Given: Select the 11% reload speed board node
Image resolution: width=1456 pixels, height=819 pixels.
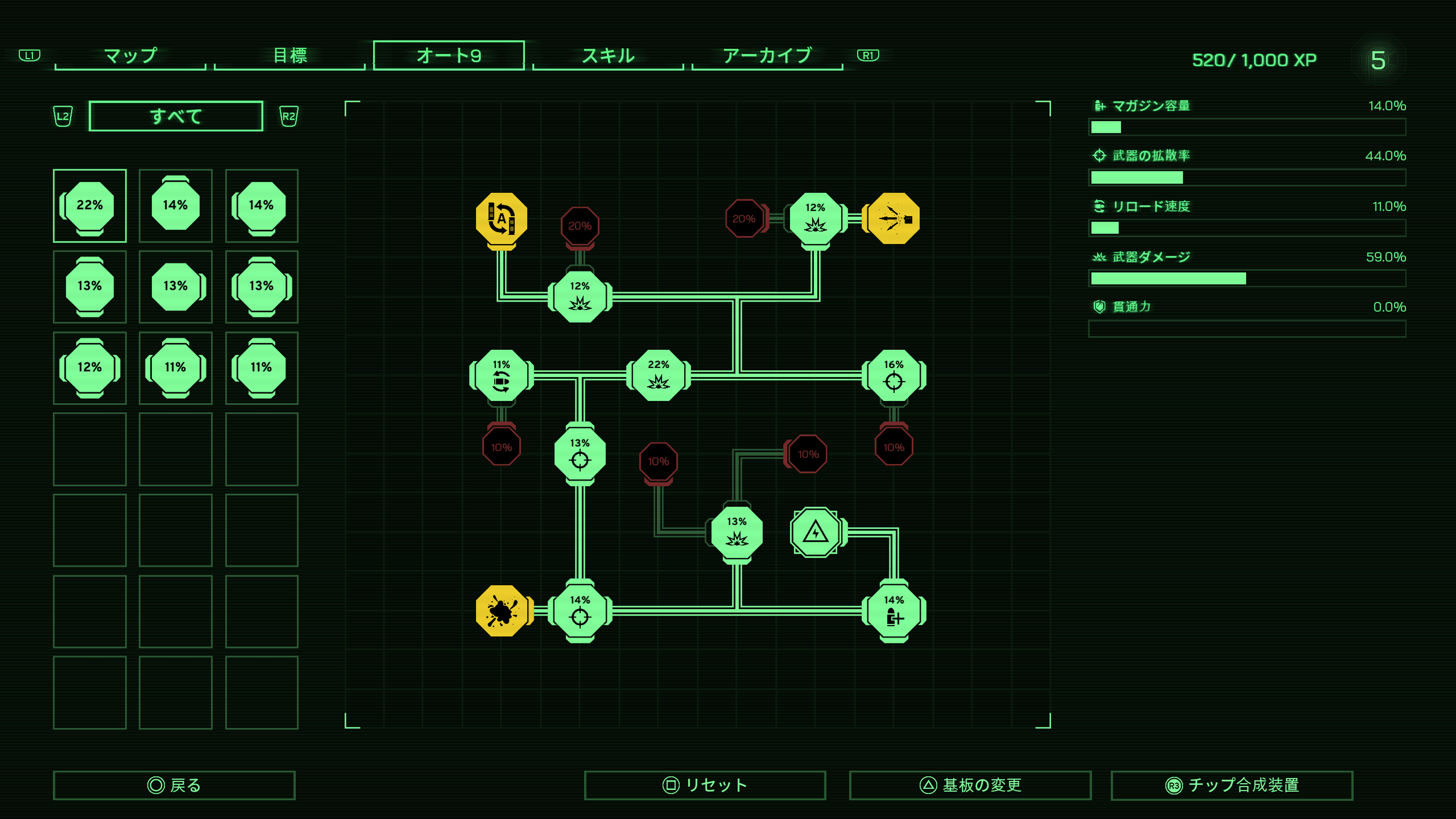Looking at the screenshot, I should [x=501, y=375].
